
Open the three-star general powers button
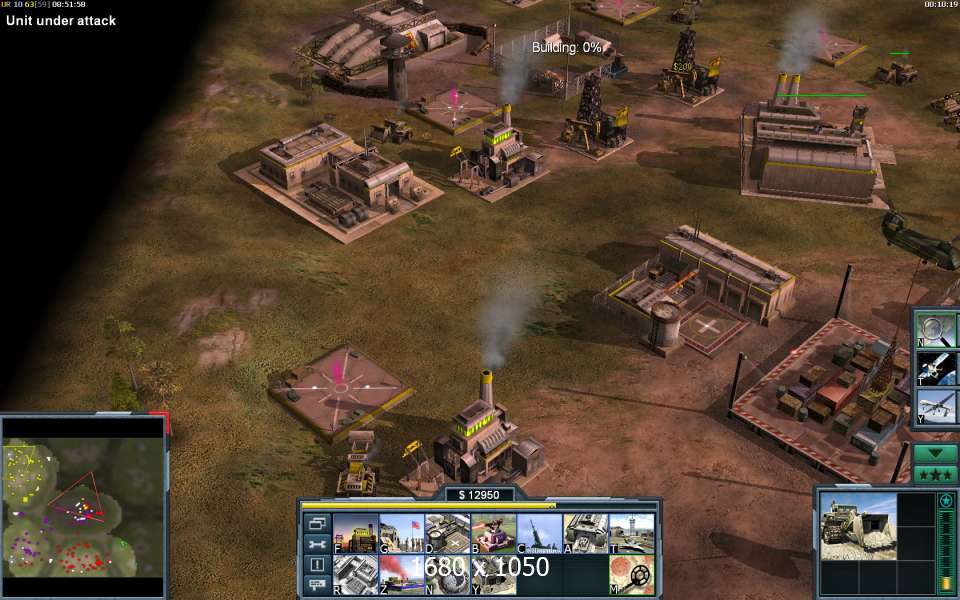[x=936, y=474]
